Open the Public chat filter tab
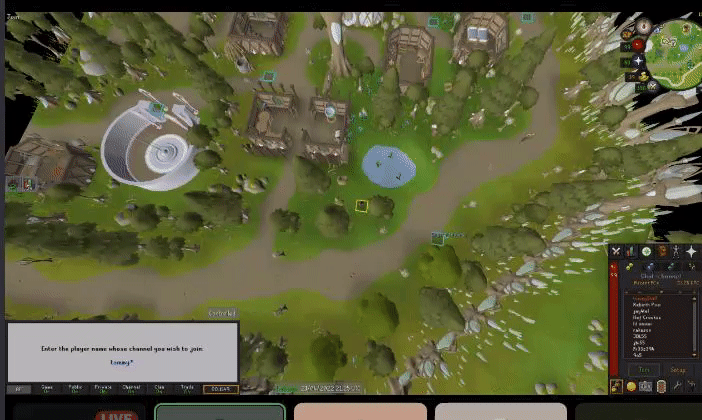 [75, 388]
